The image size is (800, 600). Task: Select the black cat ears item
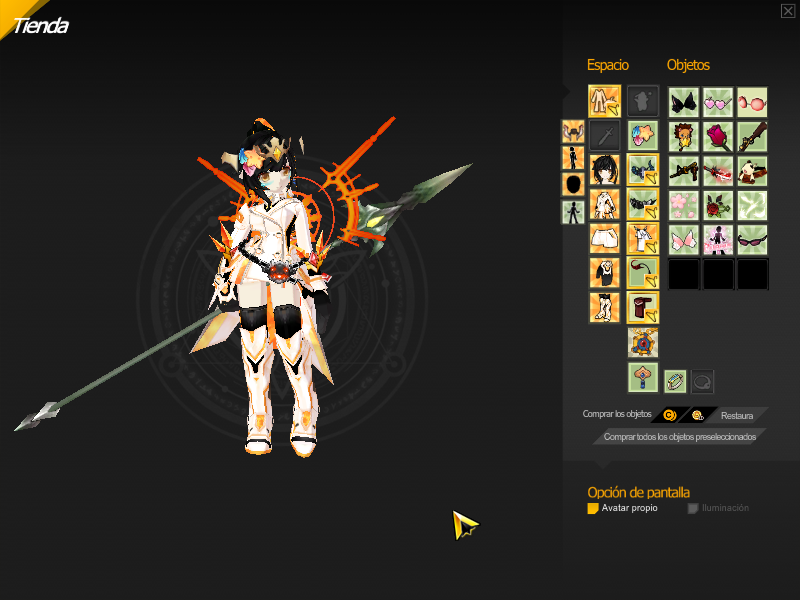click(x=684, y=102)
